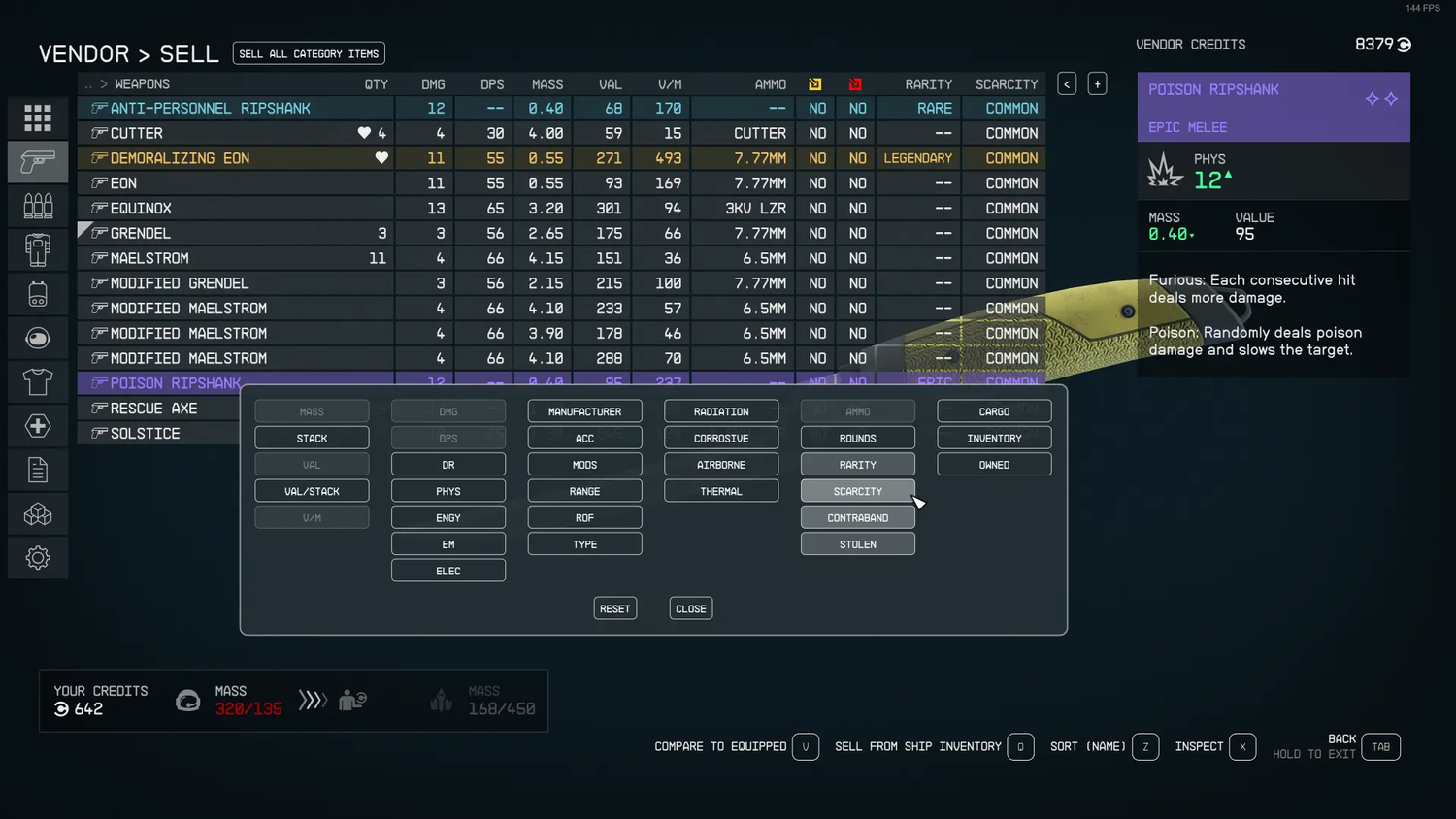Image resolution: width=1456 pixels, height=819 pixels.
Task: Click the plus column add button
Action: click(1097, 84)
